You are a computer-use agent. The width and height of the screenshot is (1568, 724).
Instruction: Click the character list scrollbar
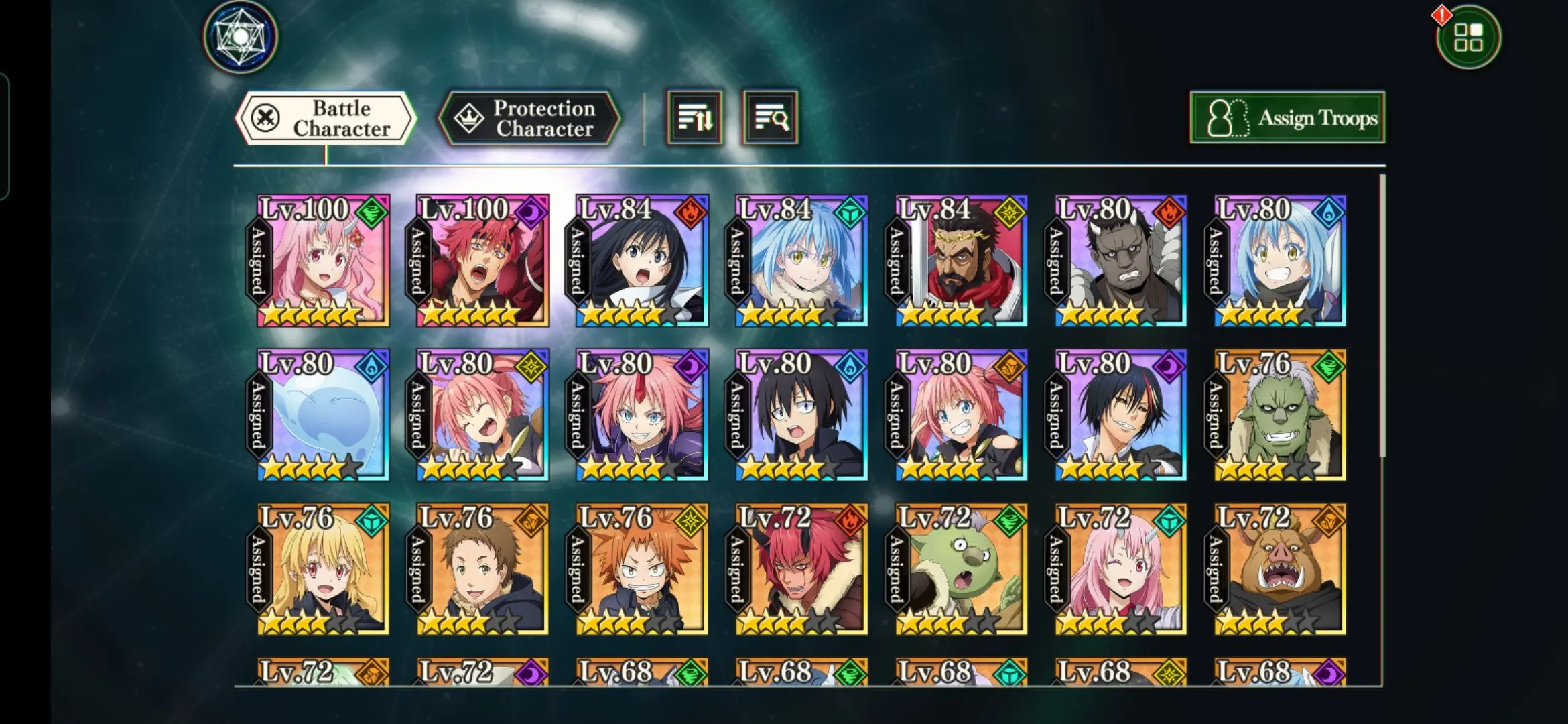point(1382,315)
